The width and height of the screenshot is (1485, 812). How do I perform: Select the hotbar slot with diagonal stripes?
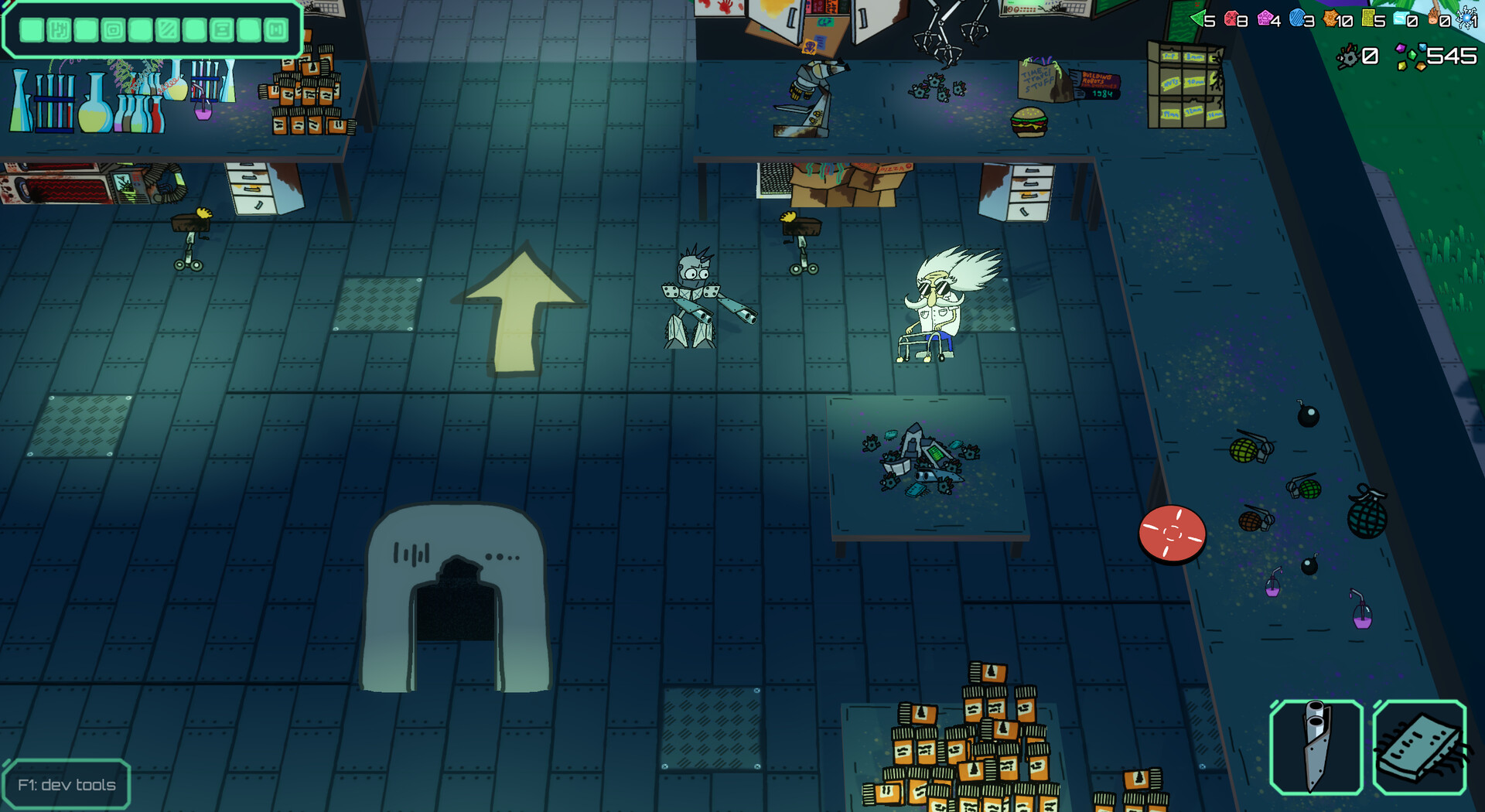pyautogui.click(x=166, y=29)
